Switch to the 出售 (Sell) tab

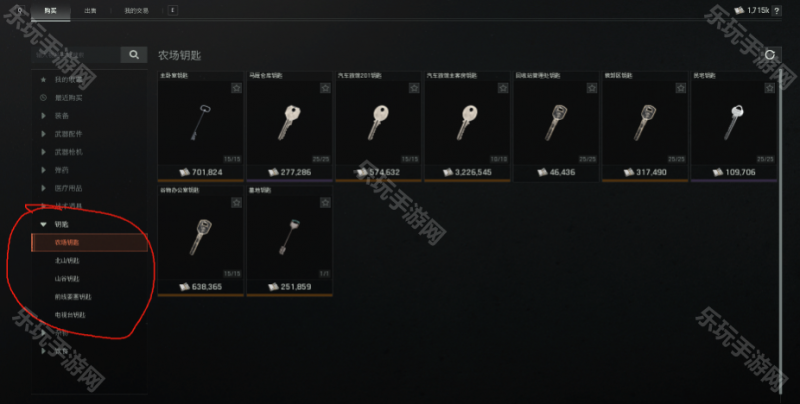[x=91, y=9]
